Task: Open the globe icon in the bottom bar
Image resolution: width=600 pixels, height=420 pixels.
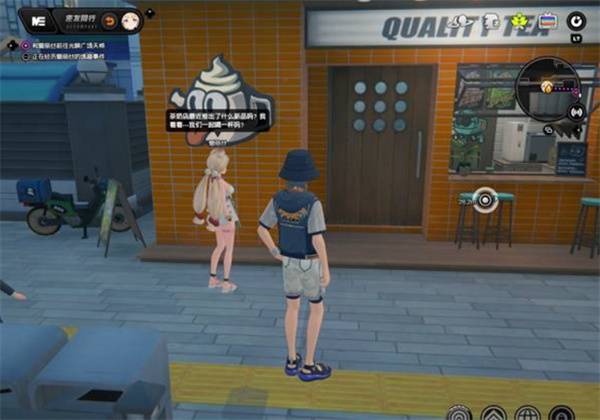Action: point(529,412)
